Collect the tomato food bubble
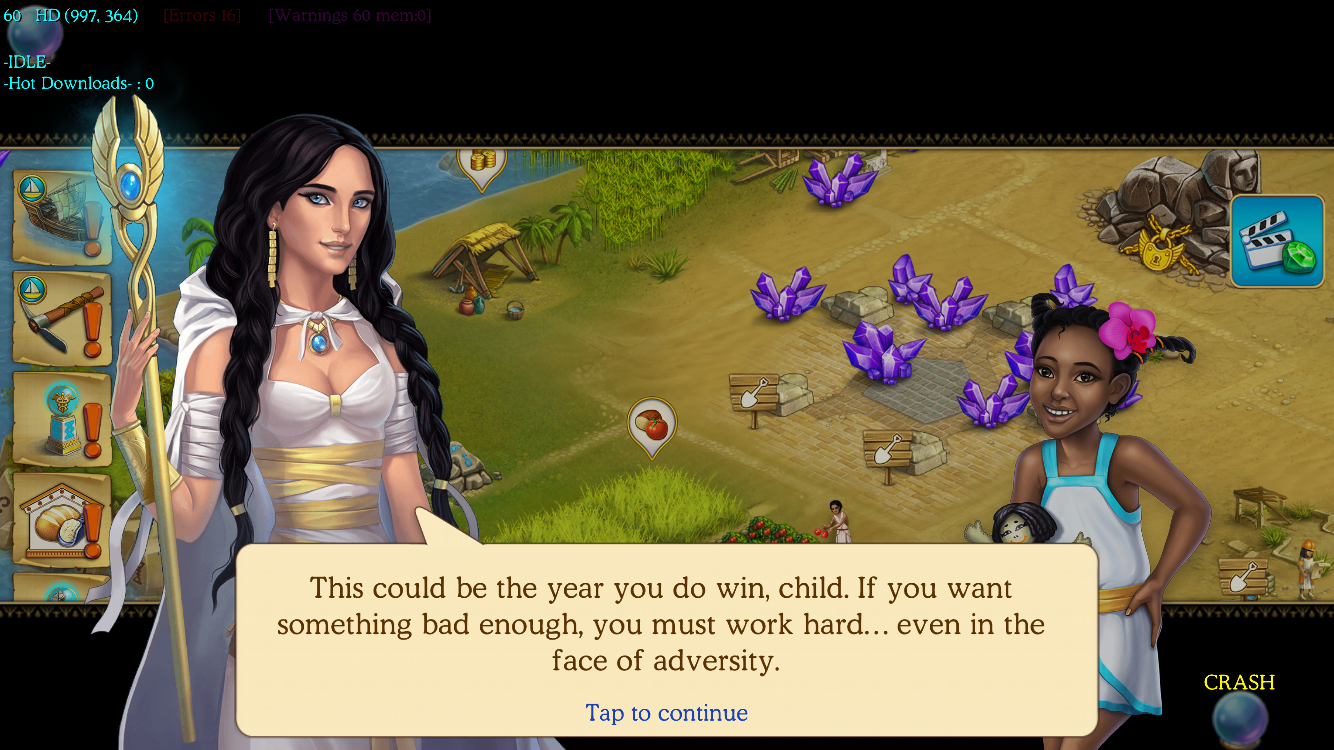Screen dimensions: 1334x750 pos(652,425)
